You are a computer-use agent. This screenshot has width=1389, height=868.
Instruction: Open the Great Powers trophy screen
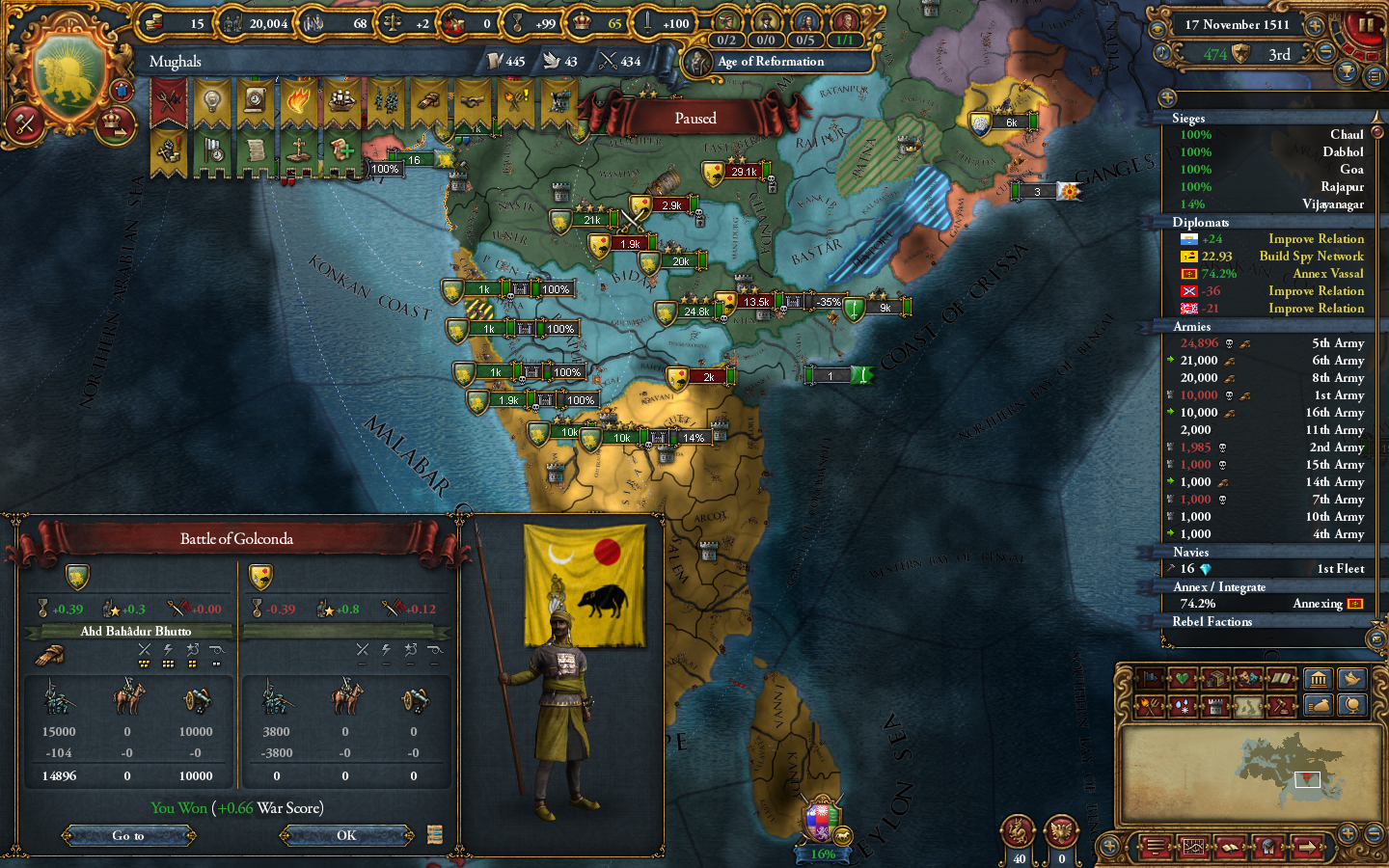click(x=1346, y=69)
